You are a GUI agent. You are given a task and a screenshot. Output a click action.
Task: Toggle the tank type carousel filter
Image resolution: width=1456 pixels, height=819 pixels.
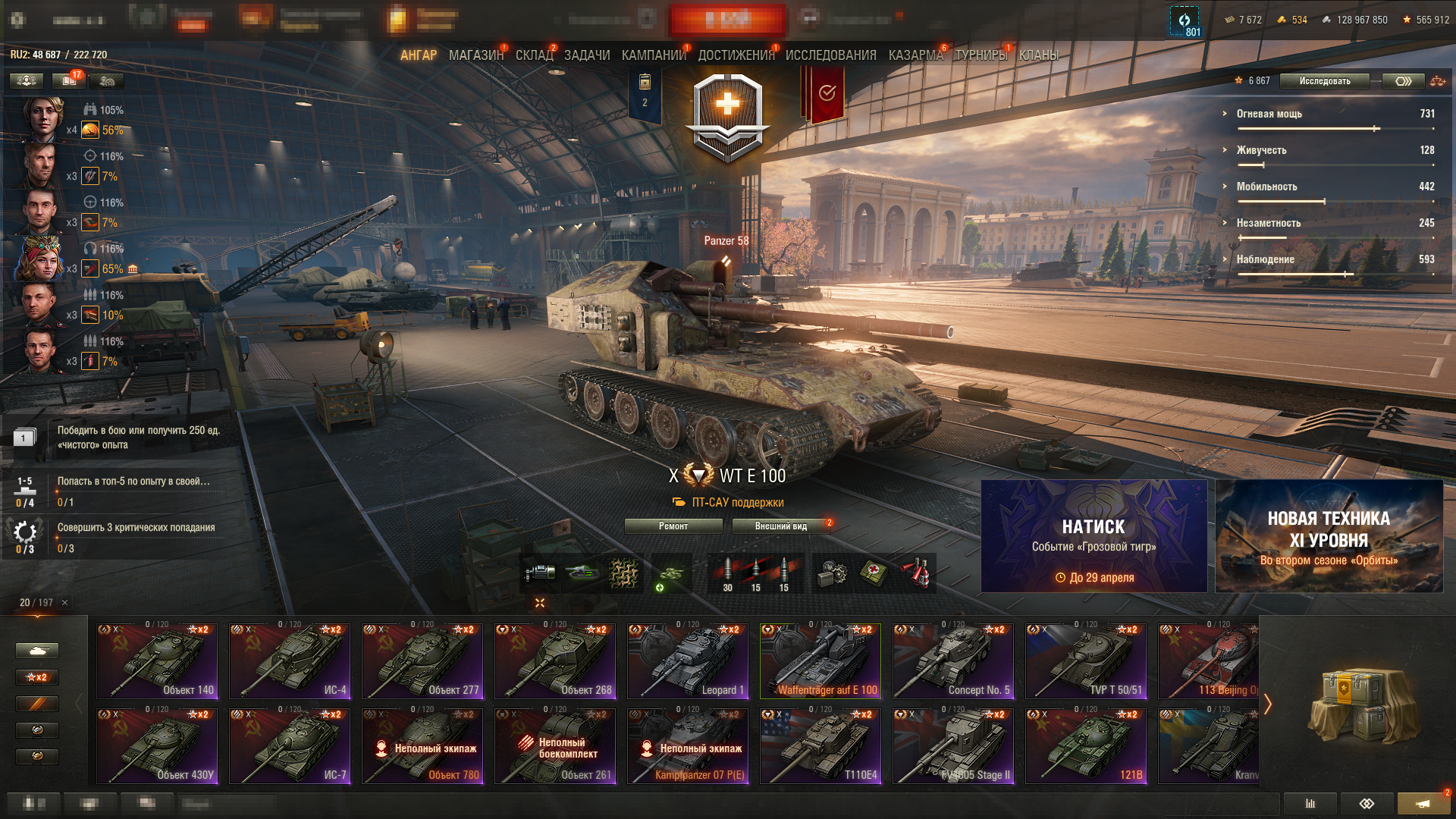[36, 650]
